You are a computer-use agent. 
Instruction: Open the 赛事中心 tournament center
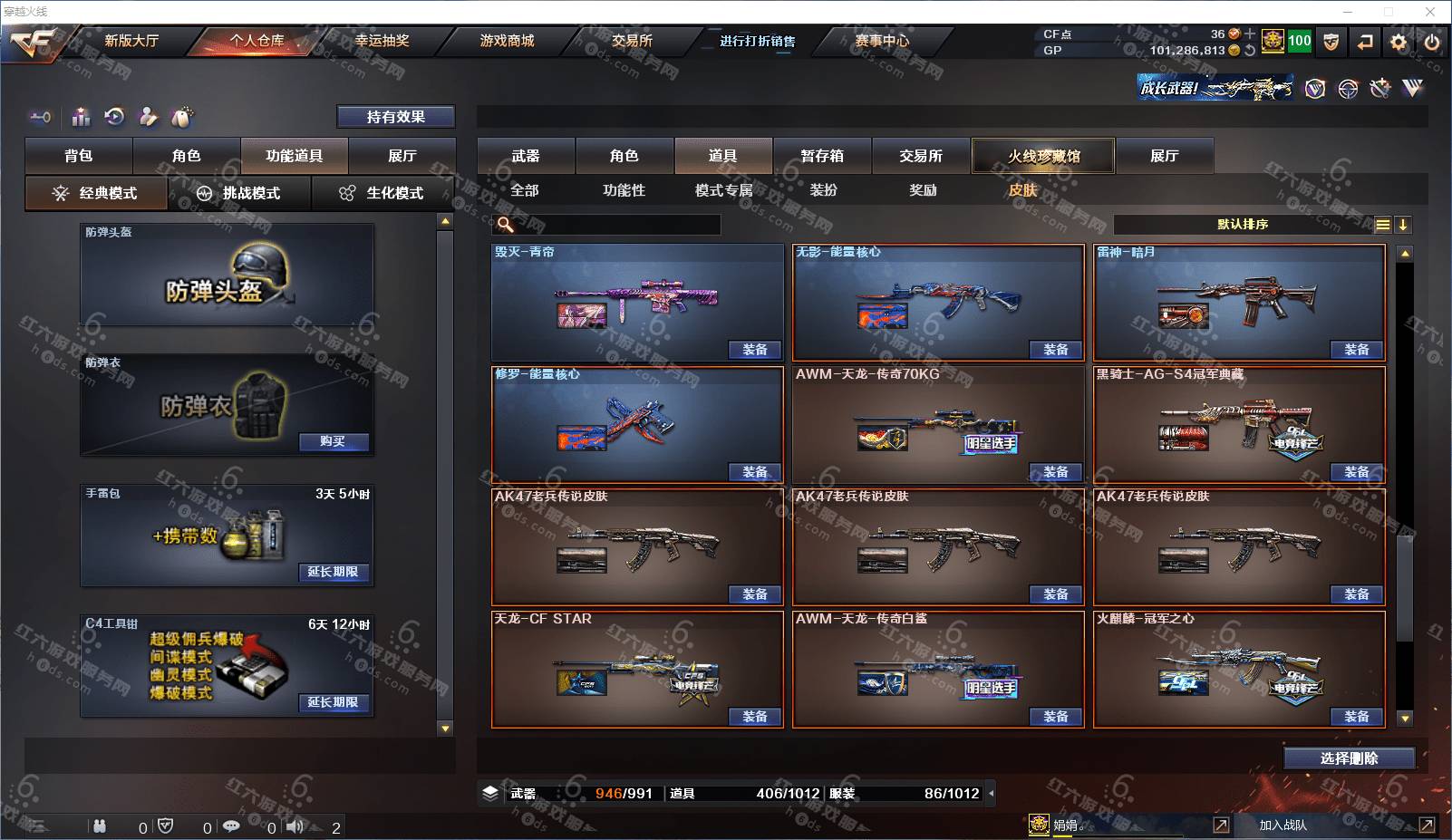881,41
